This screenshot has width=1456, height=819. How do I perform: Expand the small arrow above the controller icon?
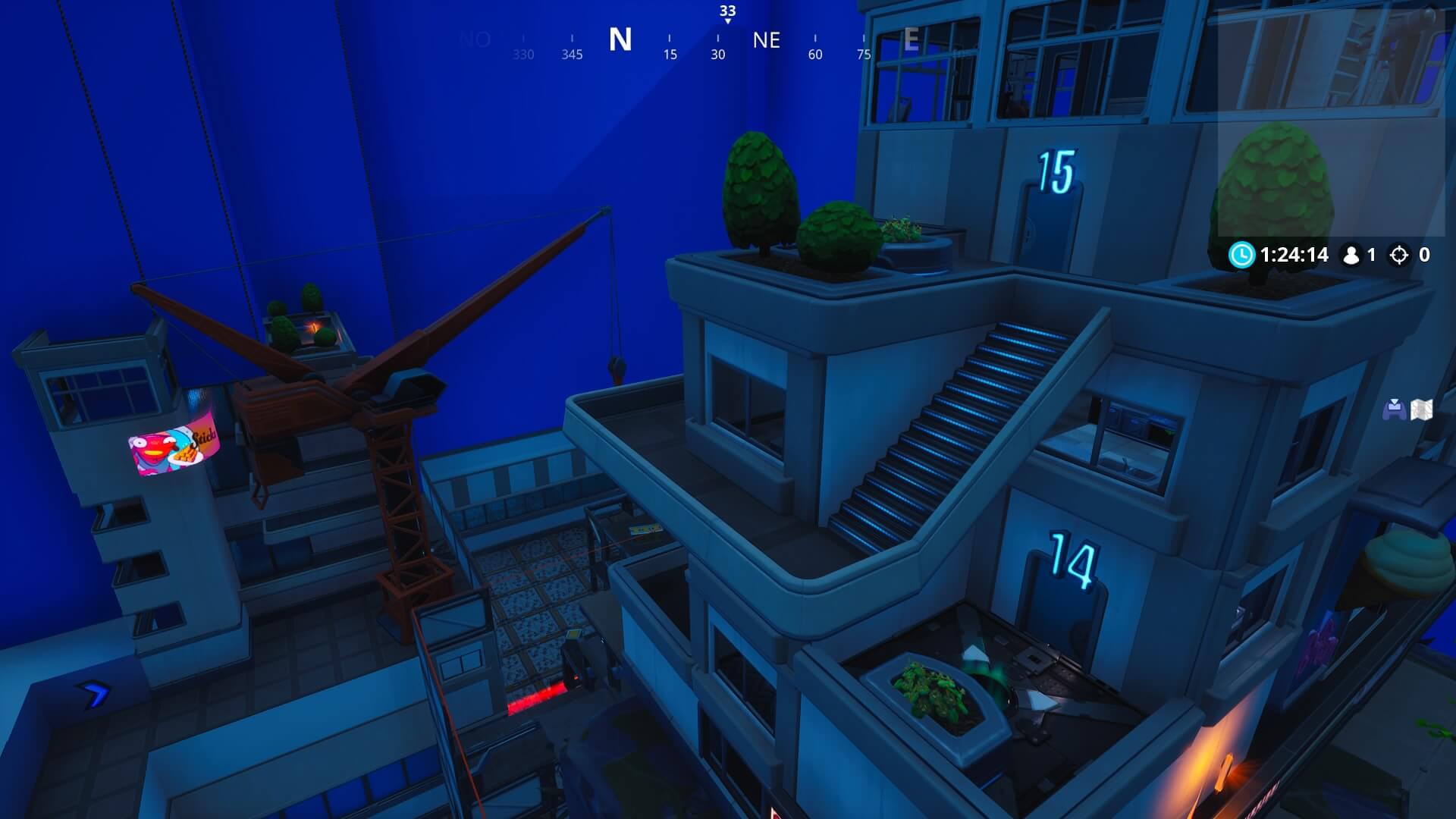1395,400
